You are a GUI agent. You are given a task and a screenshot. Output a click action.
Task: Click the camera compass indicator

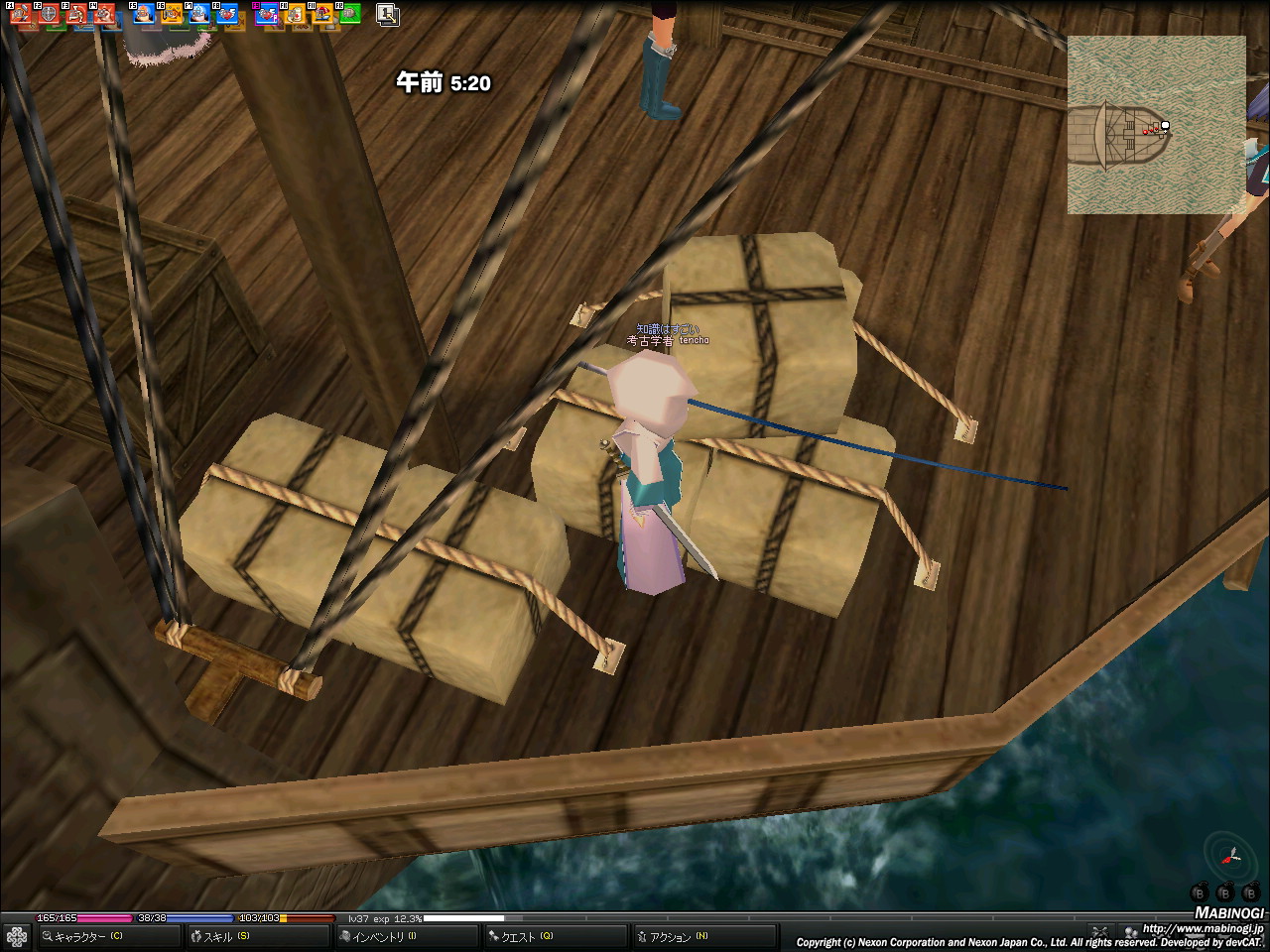(x=1229, y=855)
